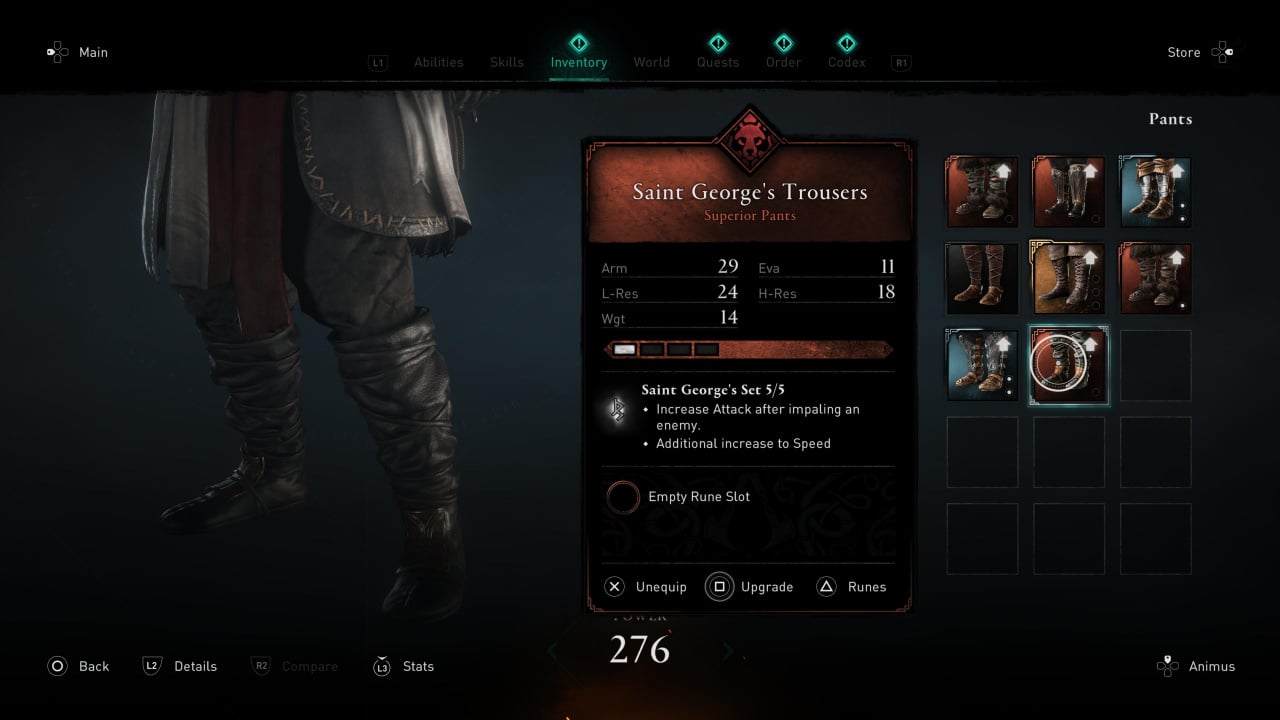Open the Store
Image resolution: width=1280 pixels, height=720 pixels.
pos(1198,53)
